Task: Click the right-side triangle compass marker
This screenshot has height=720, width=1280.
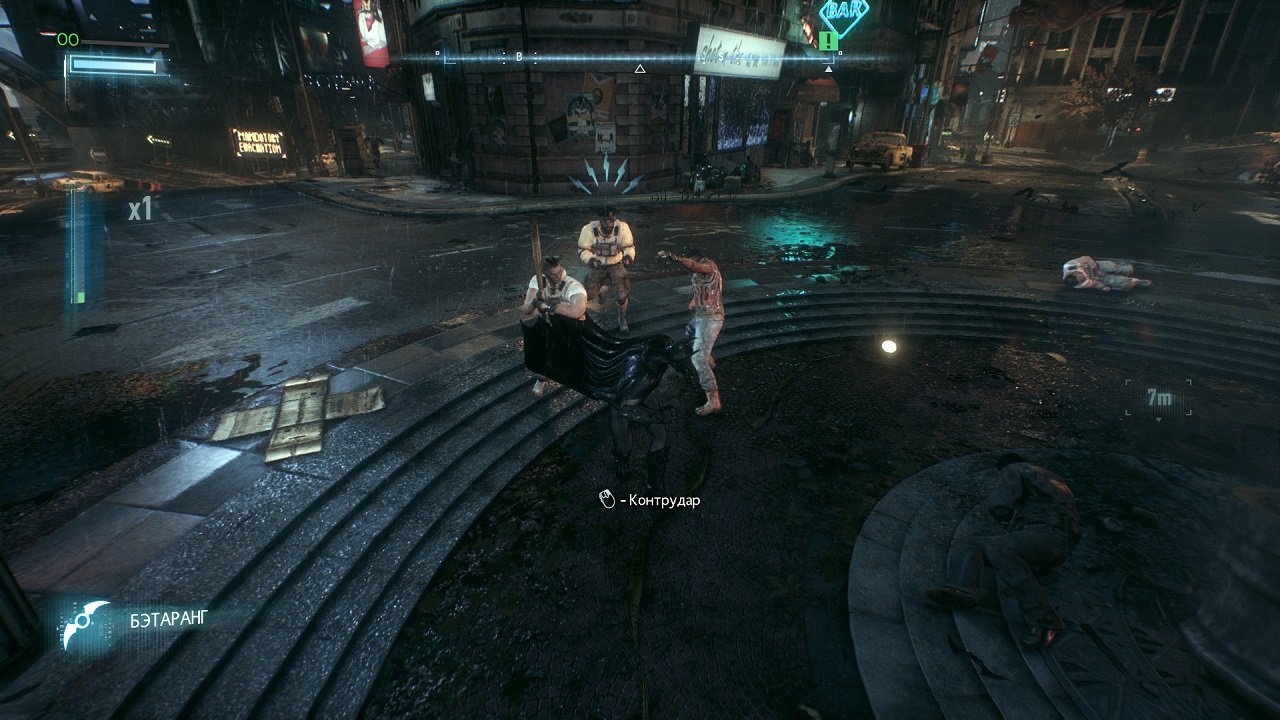Action: [x=829, y=70]
